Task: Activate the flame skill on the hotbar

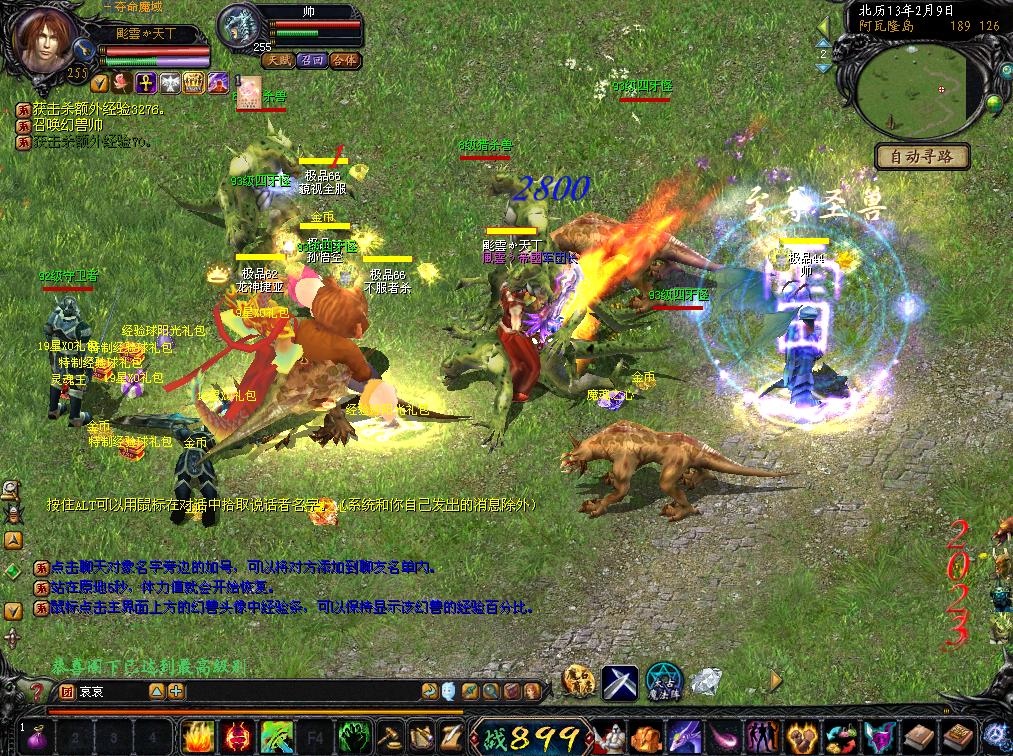Action: click(x=196, y=738)
